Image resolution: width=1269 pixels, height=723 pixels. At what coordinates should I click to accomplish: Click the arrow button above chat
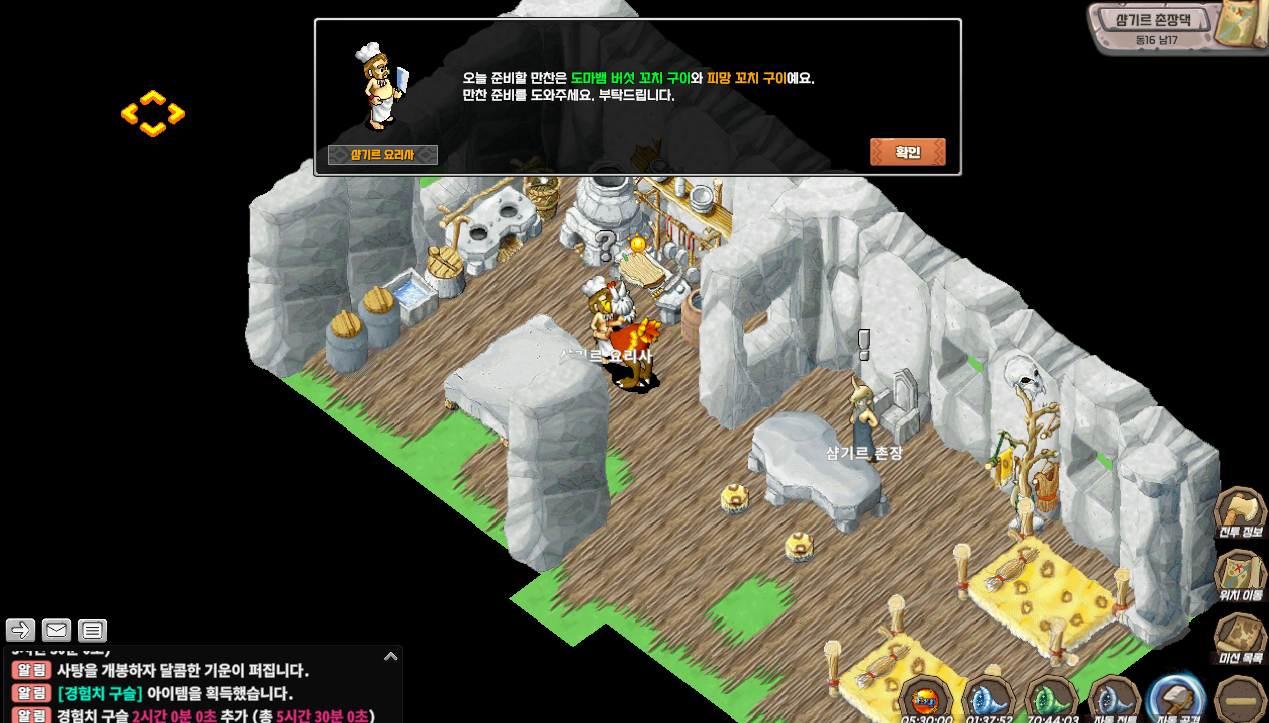[x=20, y=630]
